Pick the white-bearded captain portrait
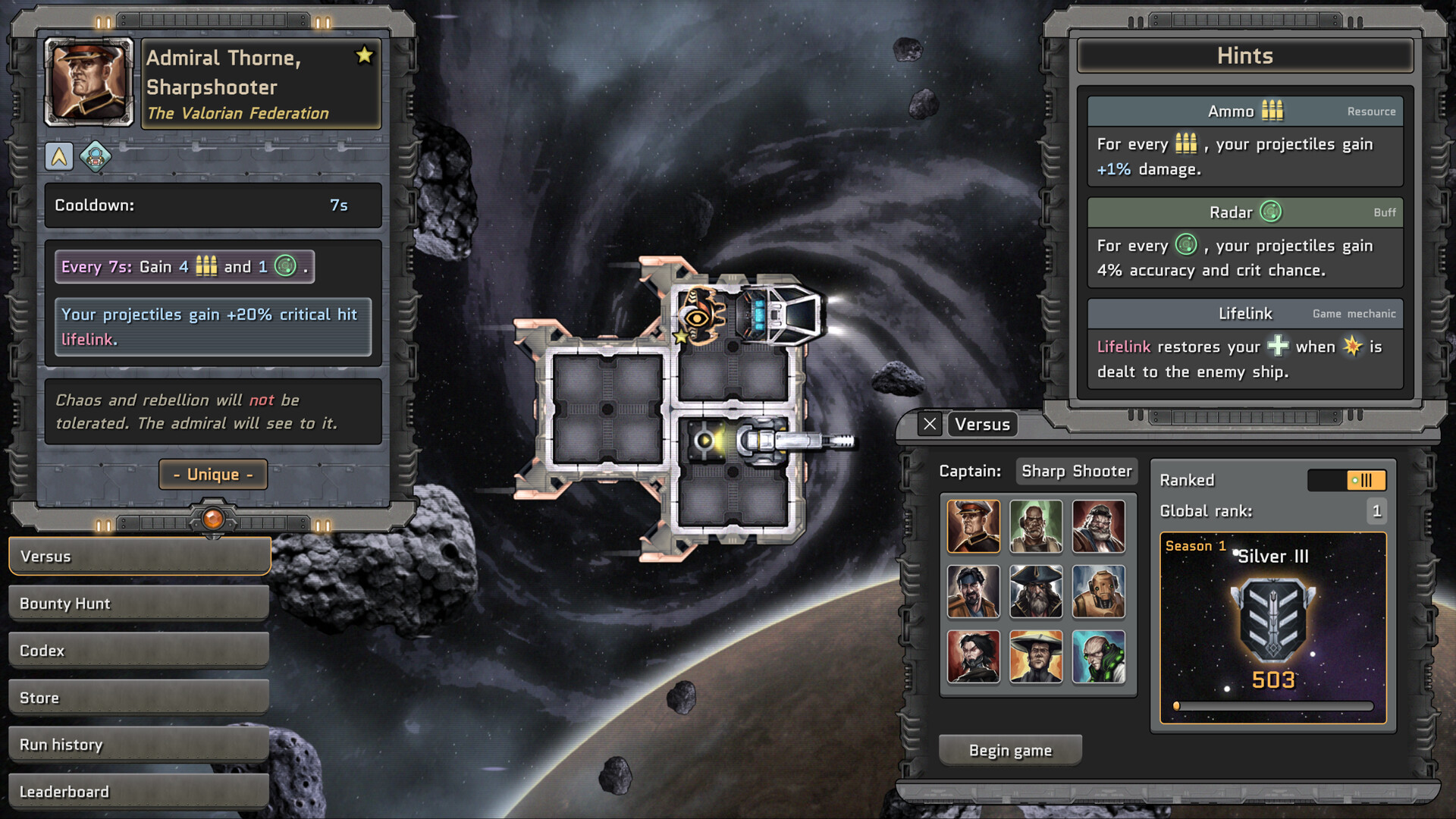The image size is (1456, 819). pos(1098,526)
